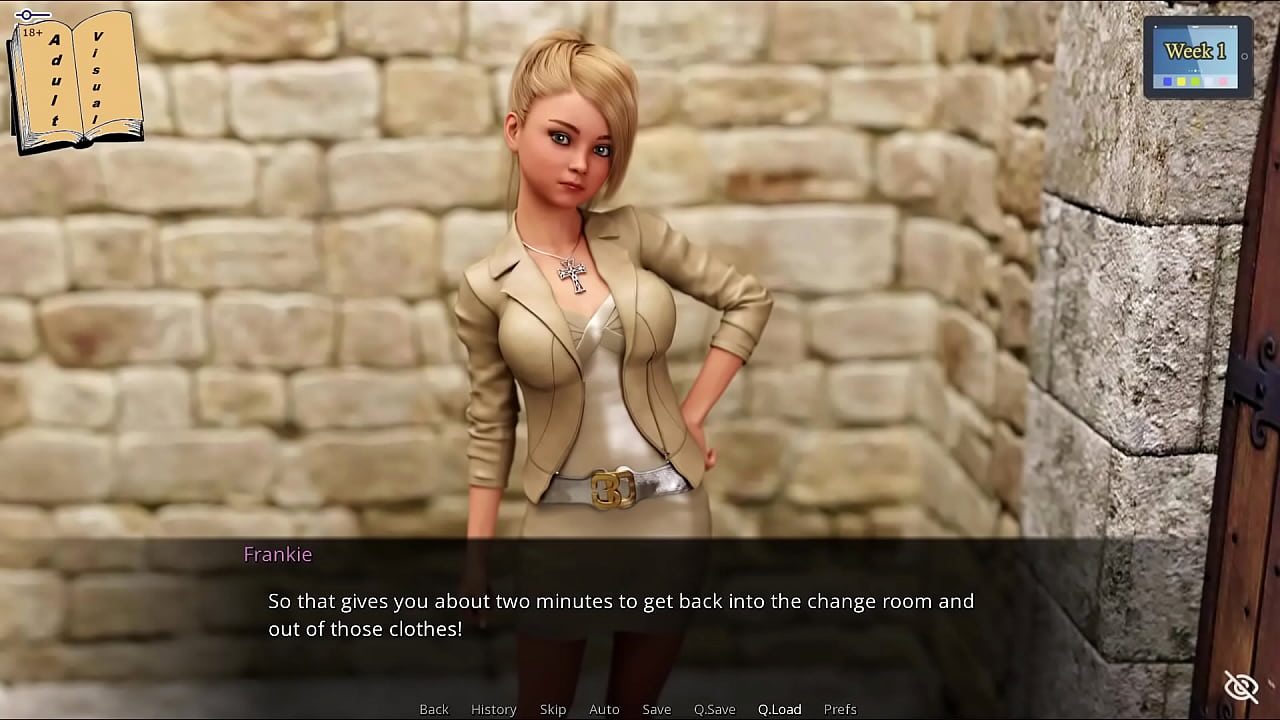Open the Week 1 tablet
Image resolution: width=1280 pixels, height=720 pixels.
pyautogui.click(x=1197, y=56)
